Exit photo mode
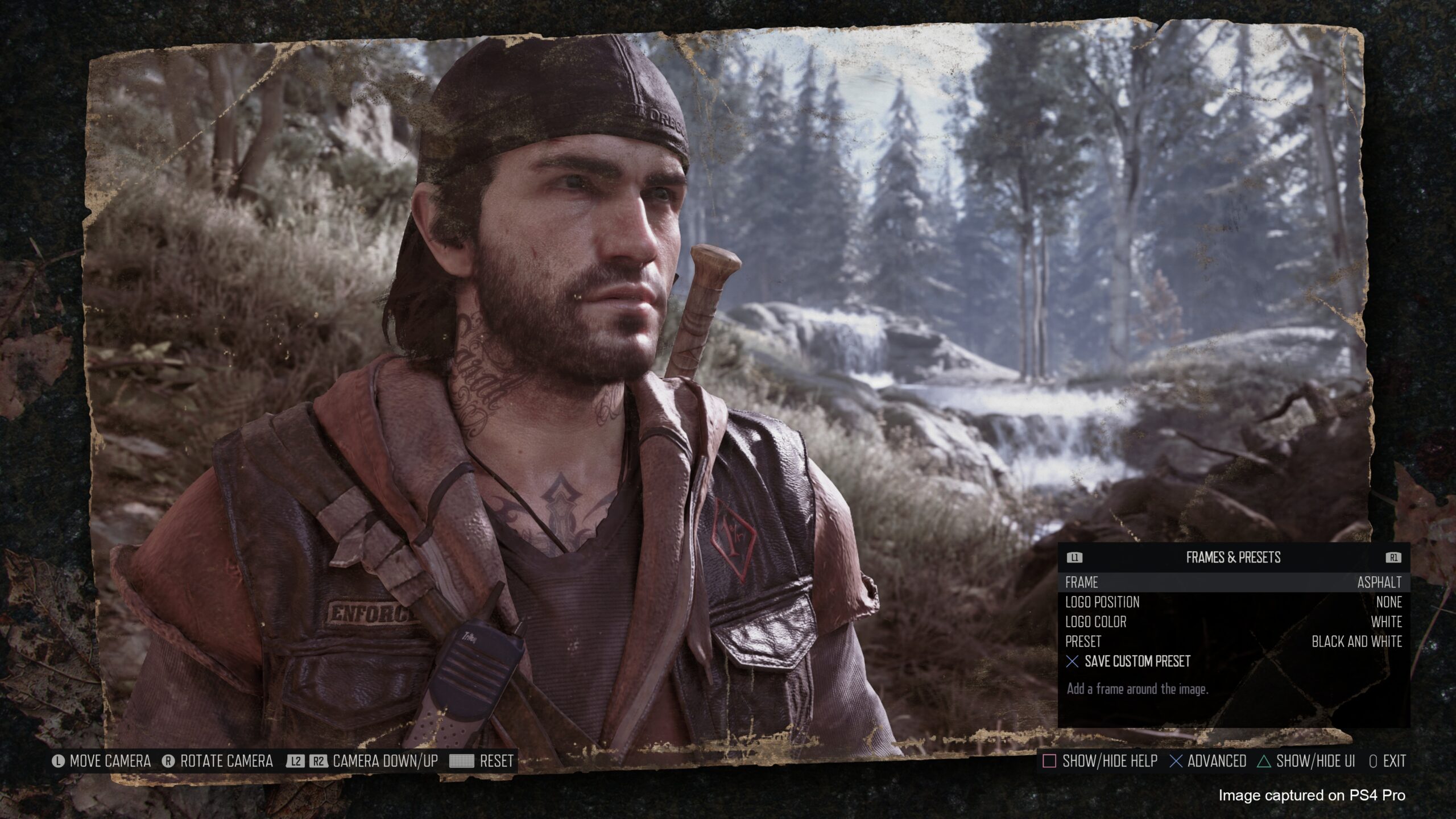 (x=1387, y=761)
